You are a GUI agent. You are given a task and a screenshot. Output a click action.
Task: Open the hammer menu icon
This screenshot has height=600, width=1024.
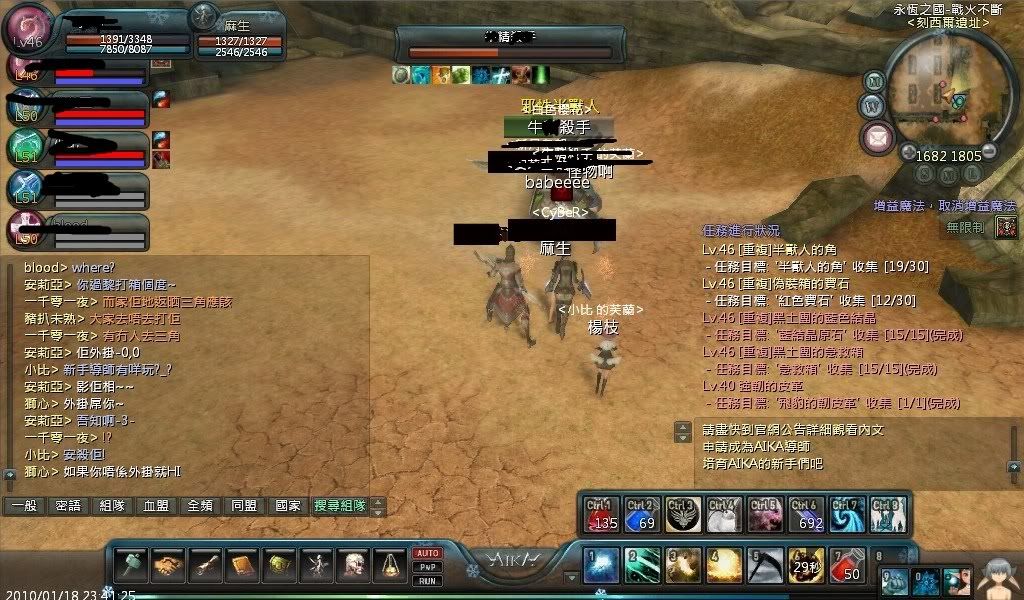pos(130,566)
